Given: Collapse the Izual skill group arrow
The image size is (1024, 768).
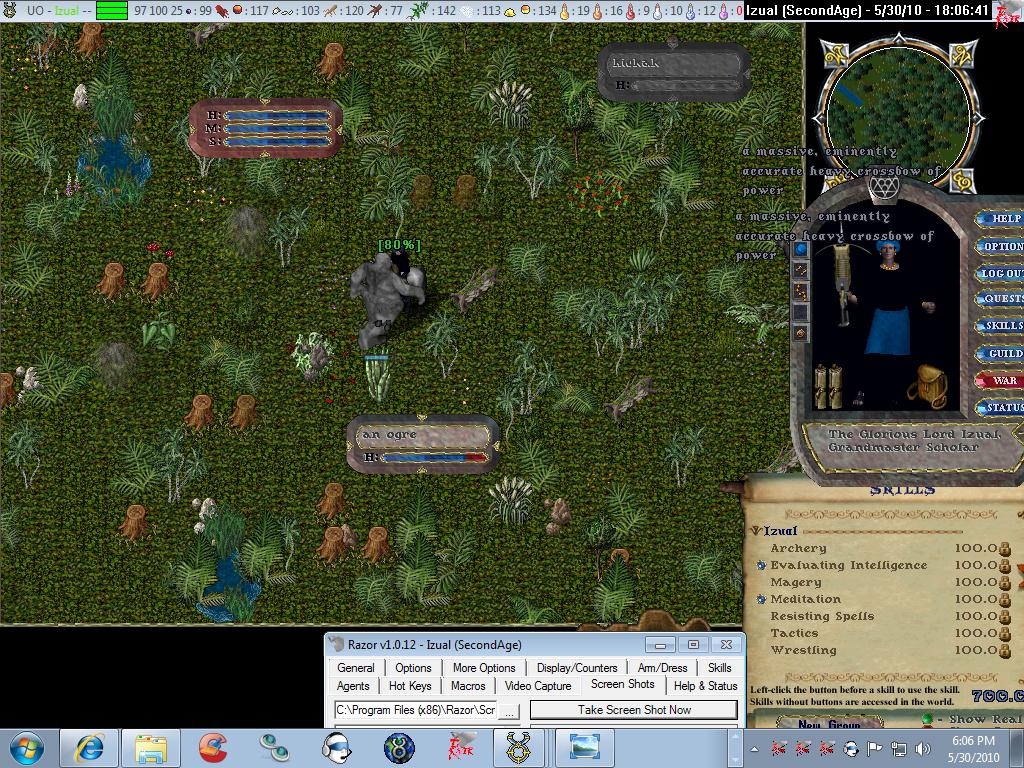Looking at the screenshot, I should point(756,532).
